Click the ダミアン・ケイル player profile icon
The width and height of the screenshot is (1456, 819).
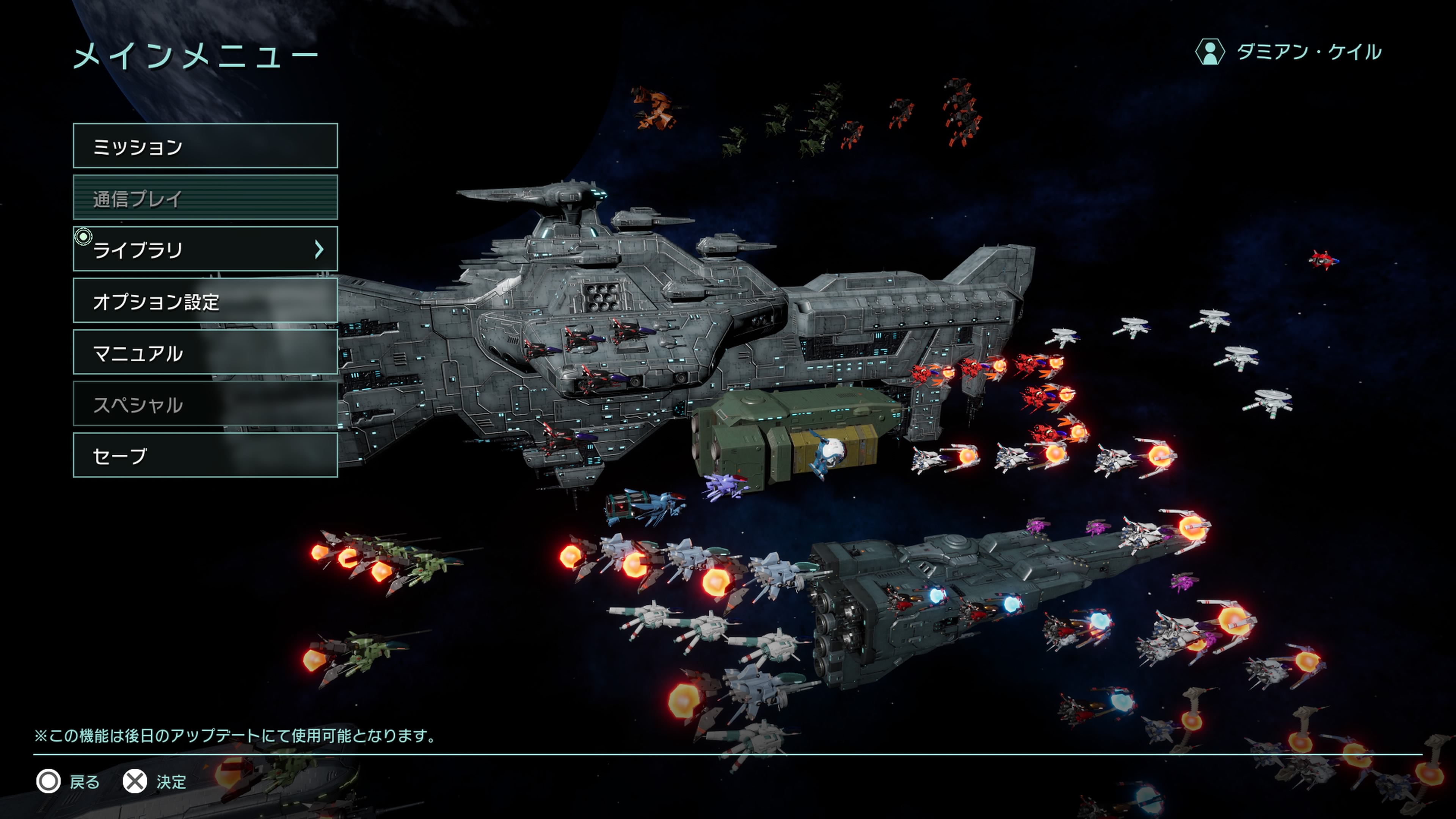click(x=1210, y=53)
